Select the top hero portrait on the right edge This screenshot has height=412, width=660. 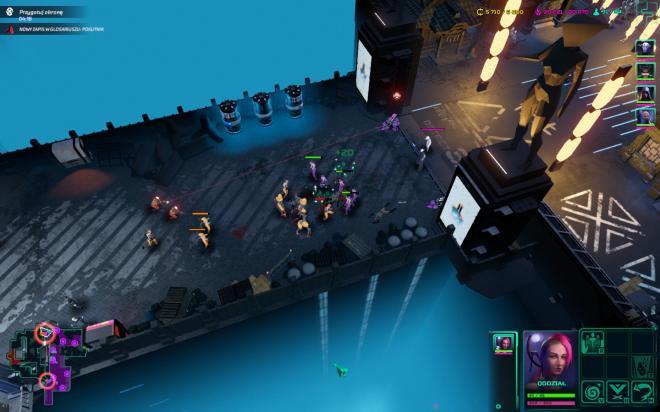(x=646, y=47)
